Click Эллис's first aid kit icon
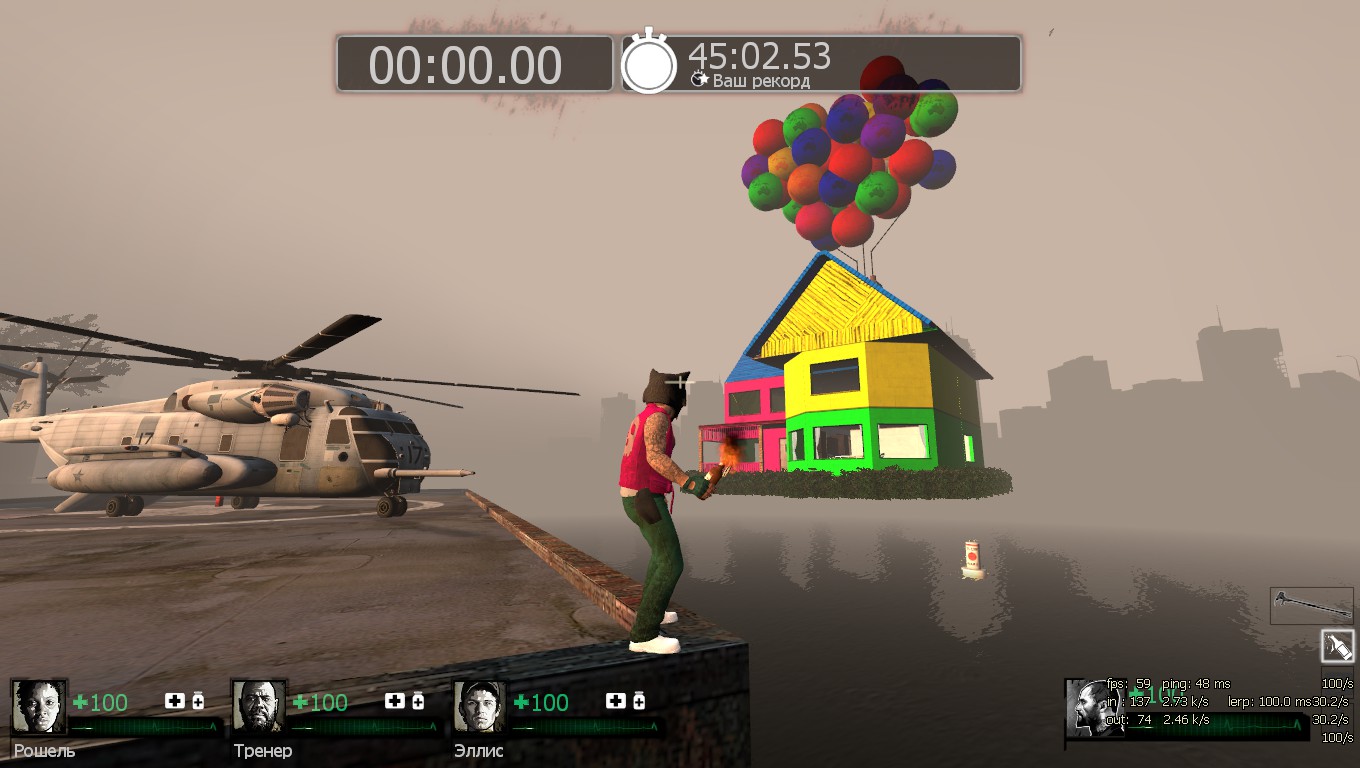This screenshot has height=768, width=1360. click(615, 701)
